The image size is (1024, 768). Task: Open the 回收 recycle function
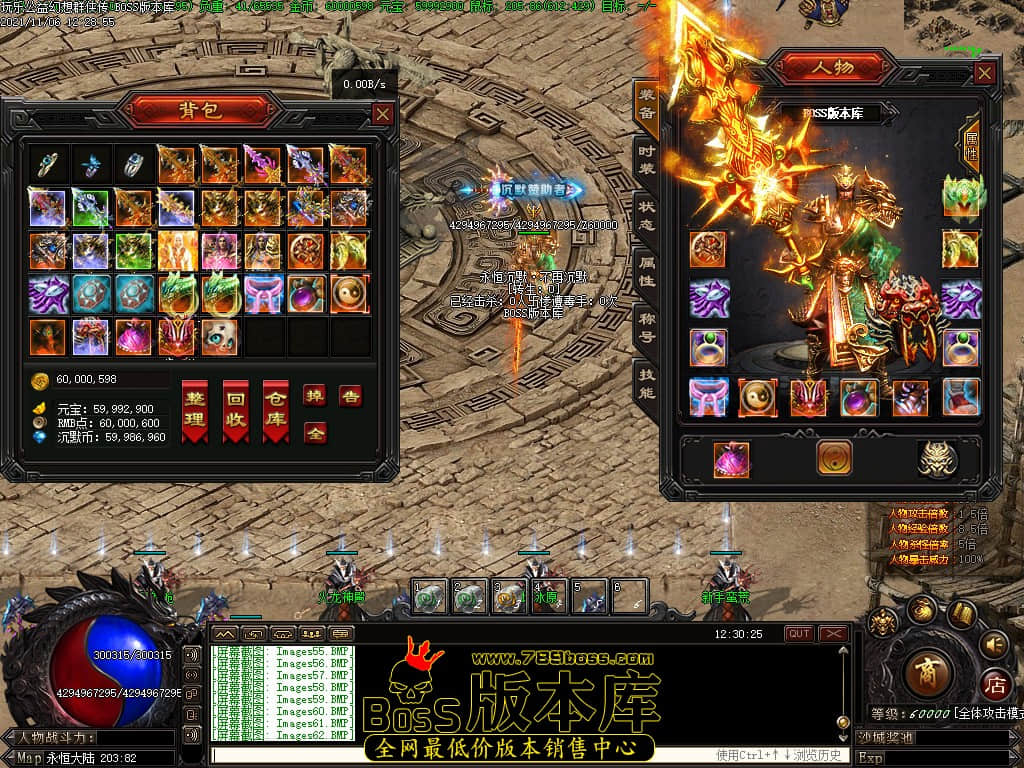pyautogui.click(x=235, y=410)
